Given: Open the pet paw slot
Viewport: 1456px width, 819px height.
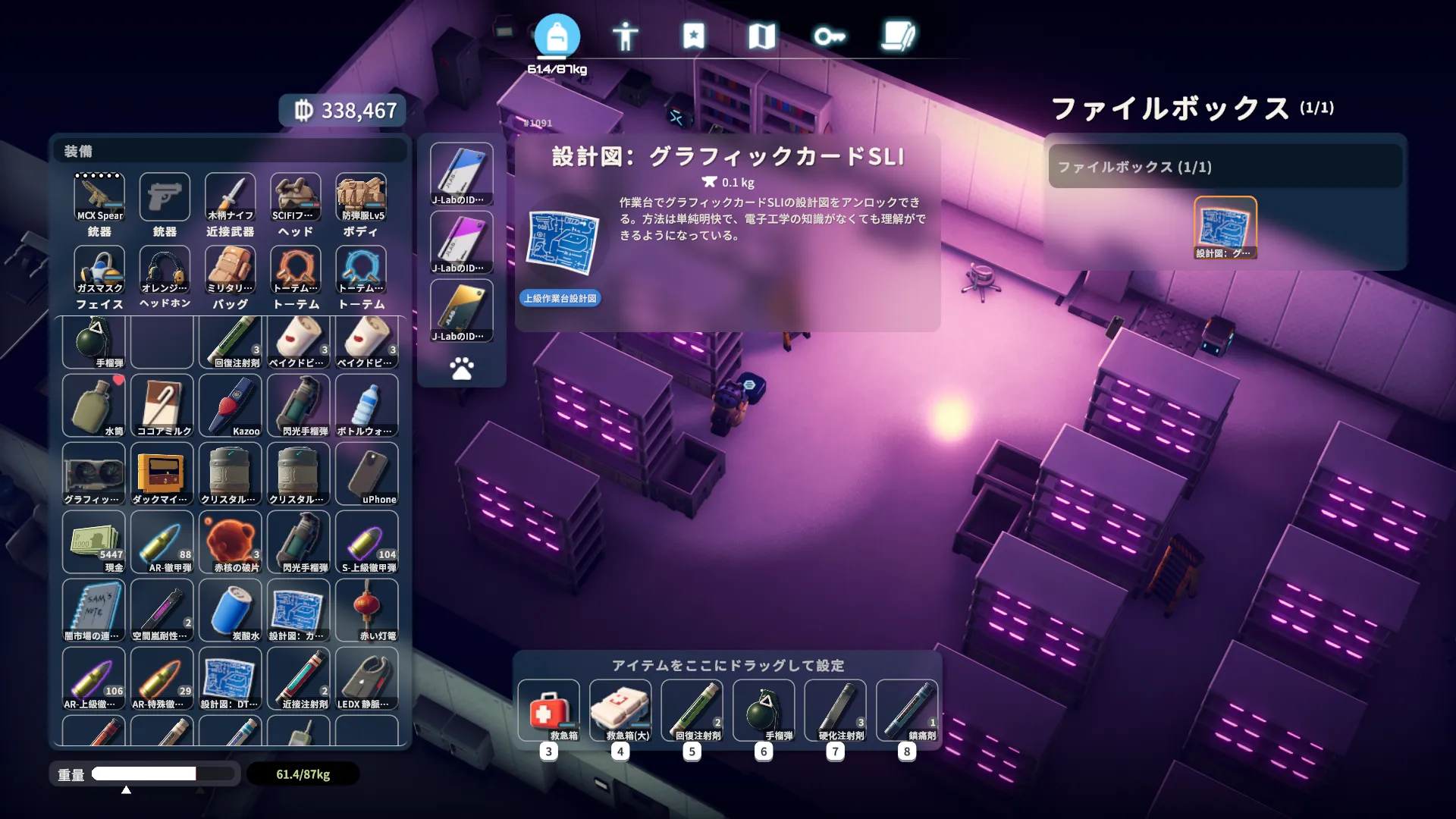Looking at the screenshot, I should (461, 369).
